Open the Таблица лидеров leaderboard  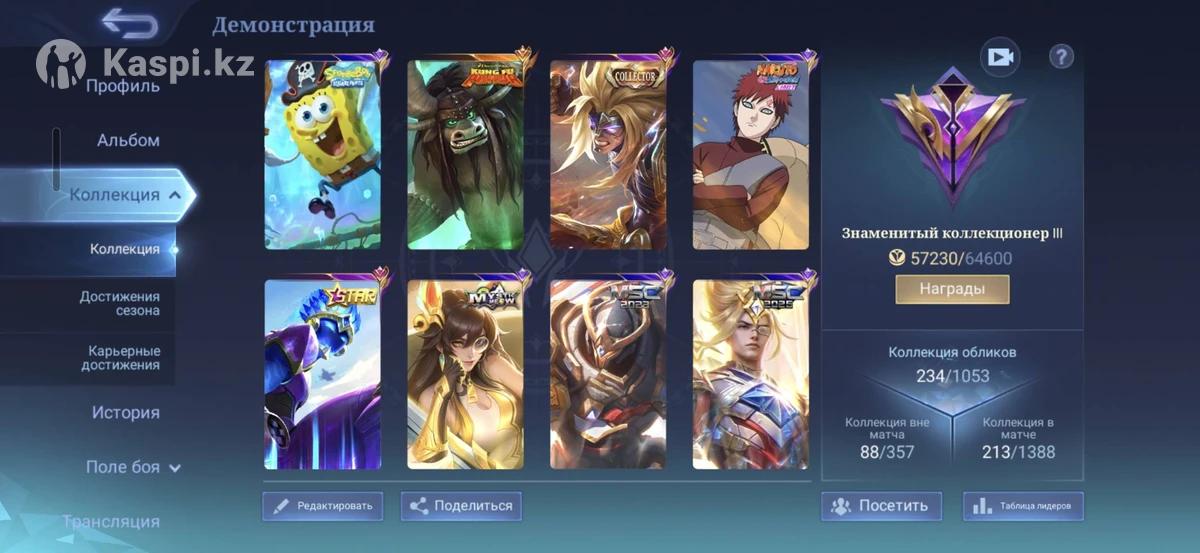click(1023, 506)
